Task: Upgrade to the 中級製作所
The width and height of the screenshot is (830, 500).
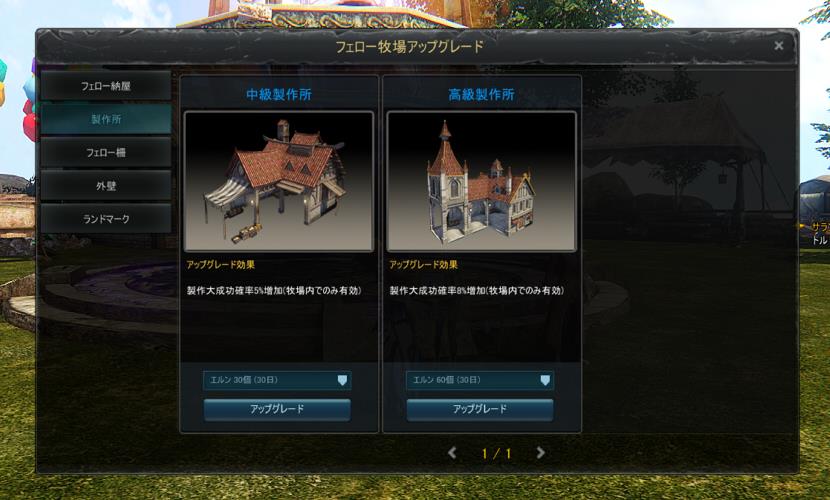Action: 277,409
